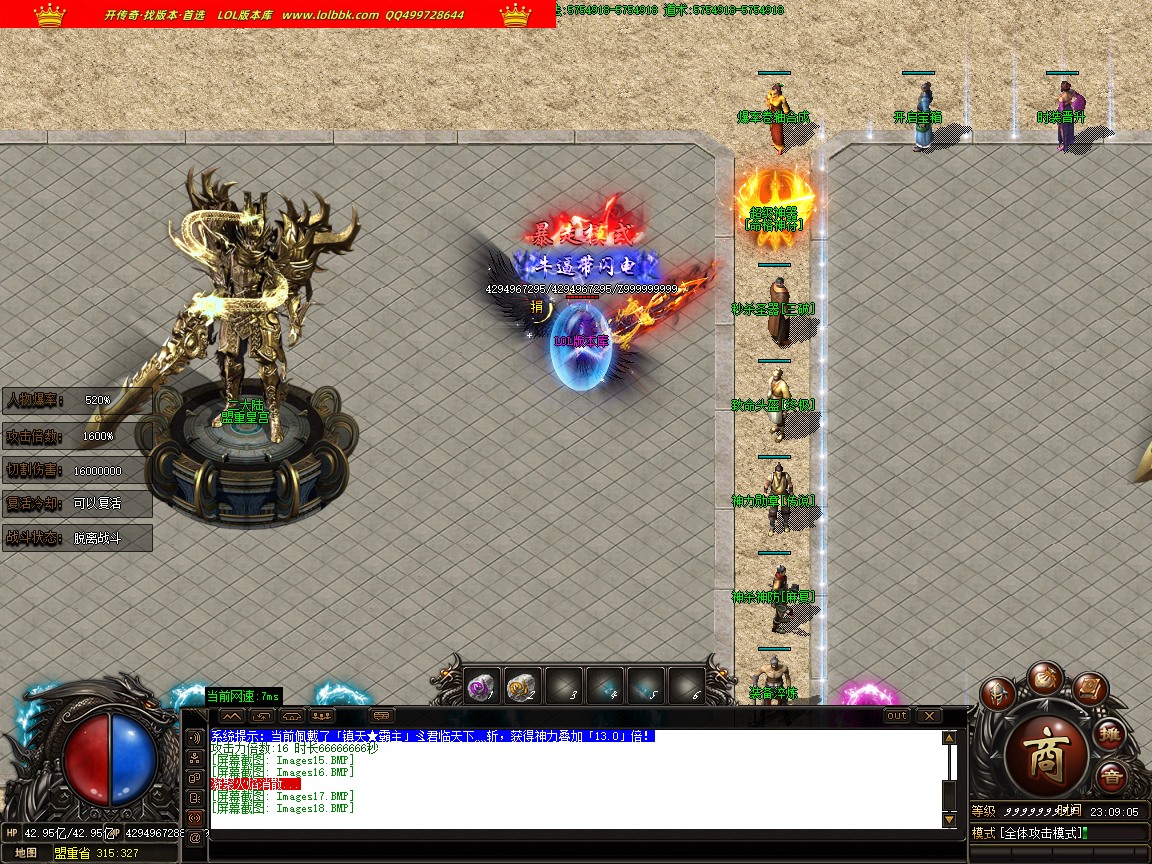Viewport: 1152px width, 864px height.
Task: Use the golden scroll in hotbar slot 2
Action: click(x=523, y=686)
